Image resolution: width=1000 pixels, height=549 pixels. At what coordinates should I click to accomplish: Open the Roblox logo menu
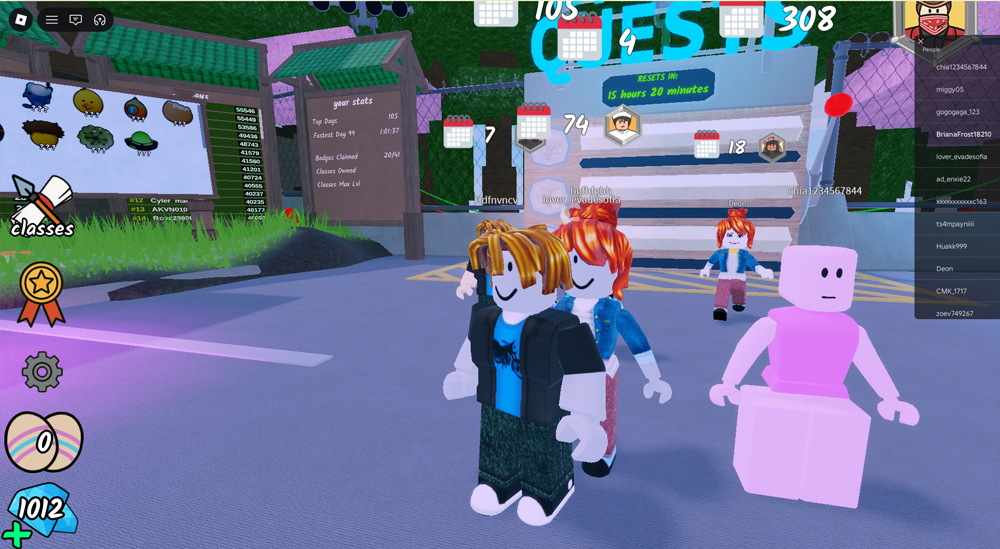tap(21, 20)
